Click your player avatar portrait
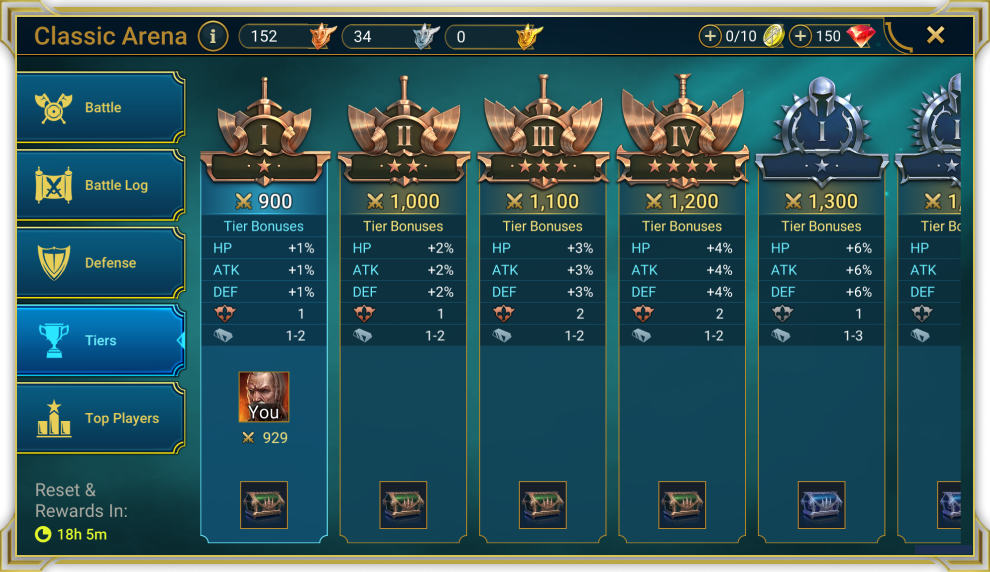This screenshot has height=572, width=990. pyautogui.click(x=264, y=397)
